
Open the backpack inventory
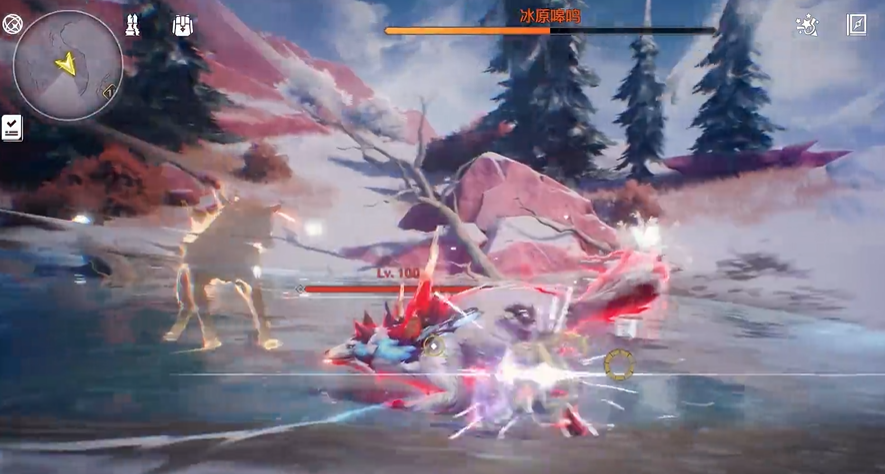[182, 26]
